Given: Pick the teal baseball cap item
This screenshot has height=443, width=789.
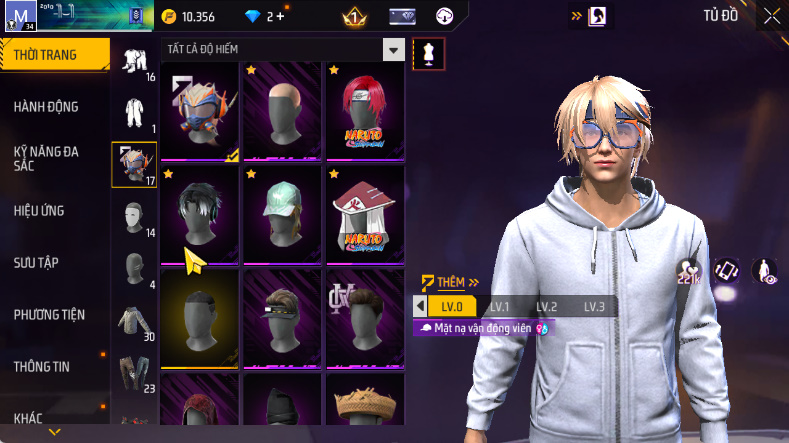Looking at the screenshot, I should [x=281, y=211].
